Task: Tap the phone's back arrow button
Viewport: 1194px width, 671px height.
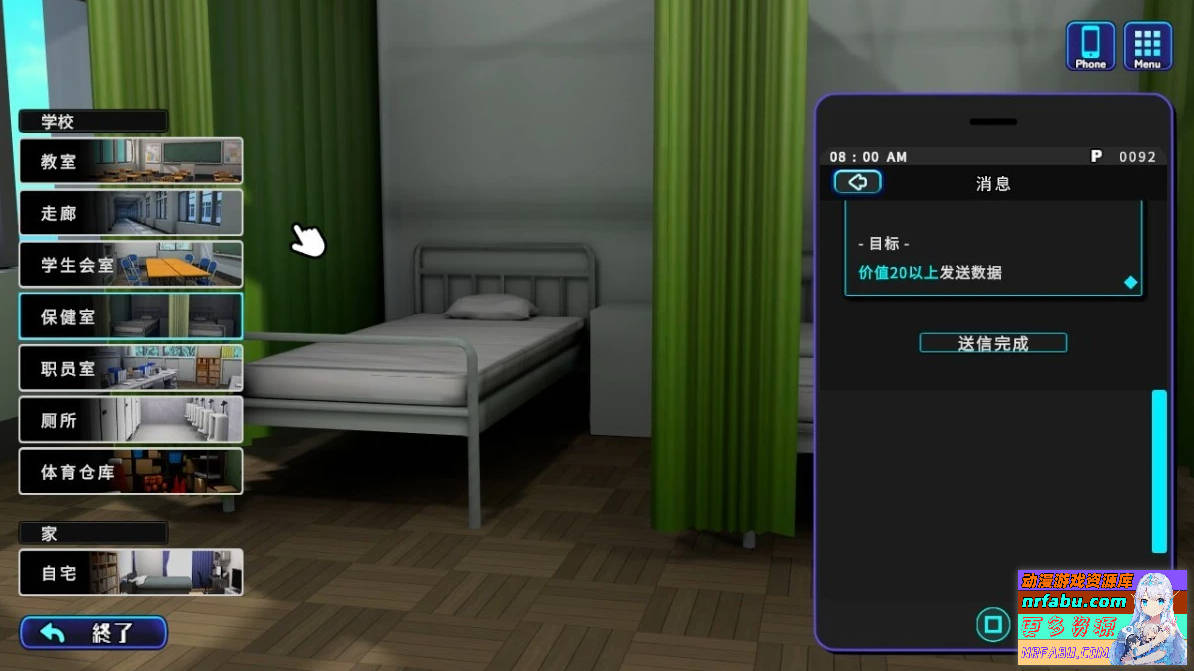Action: point(857,182)
